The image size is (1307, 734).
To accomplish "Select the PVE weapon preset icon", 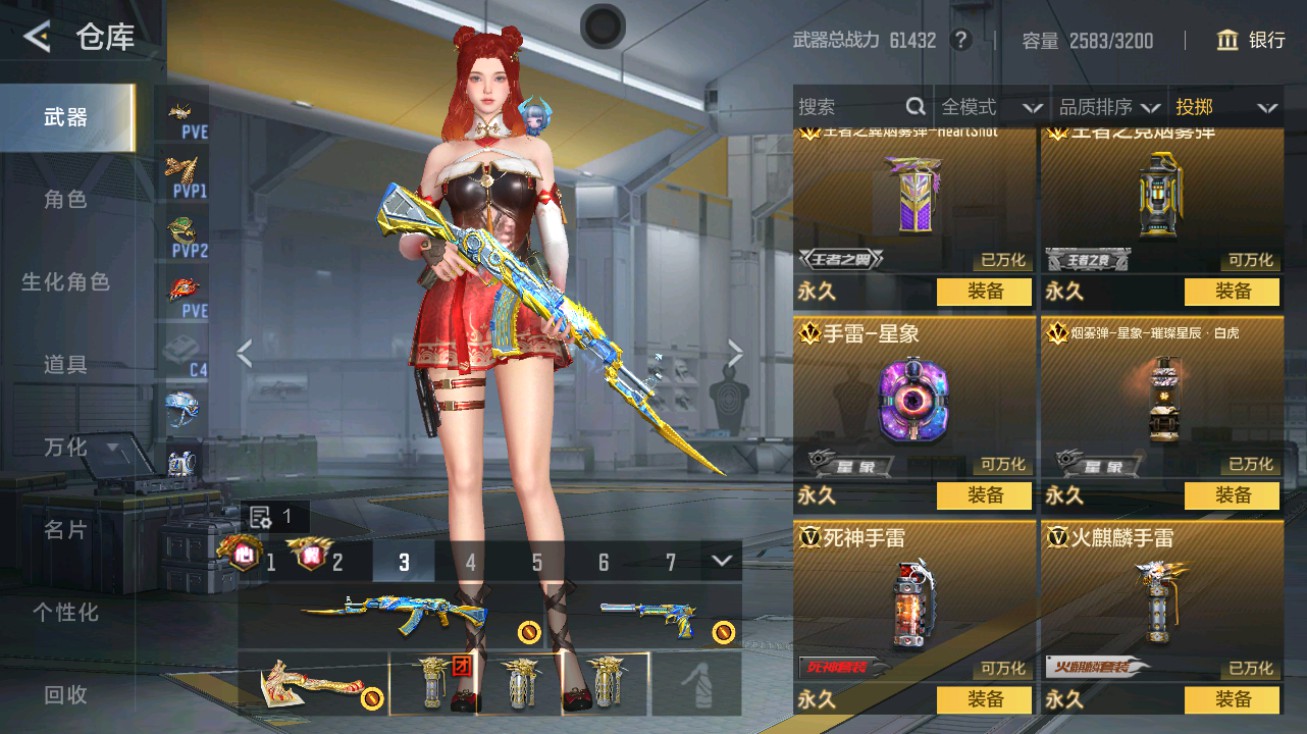I will point(183,115).
